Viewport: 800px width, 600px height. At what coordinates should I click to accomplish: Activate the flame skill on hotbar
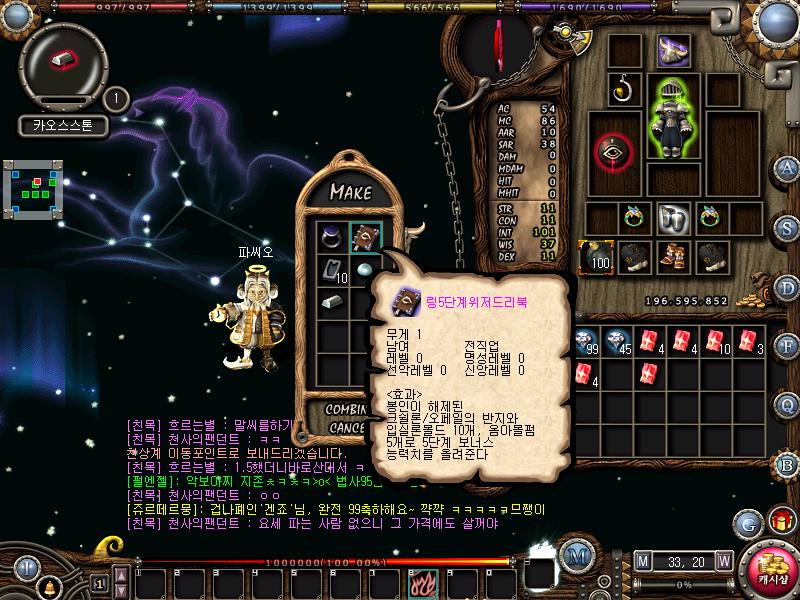pyautogui.click(x=418, y=581)
